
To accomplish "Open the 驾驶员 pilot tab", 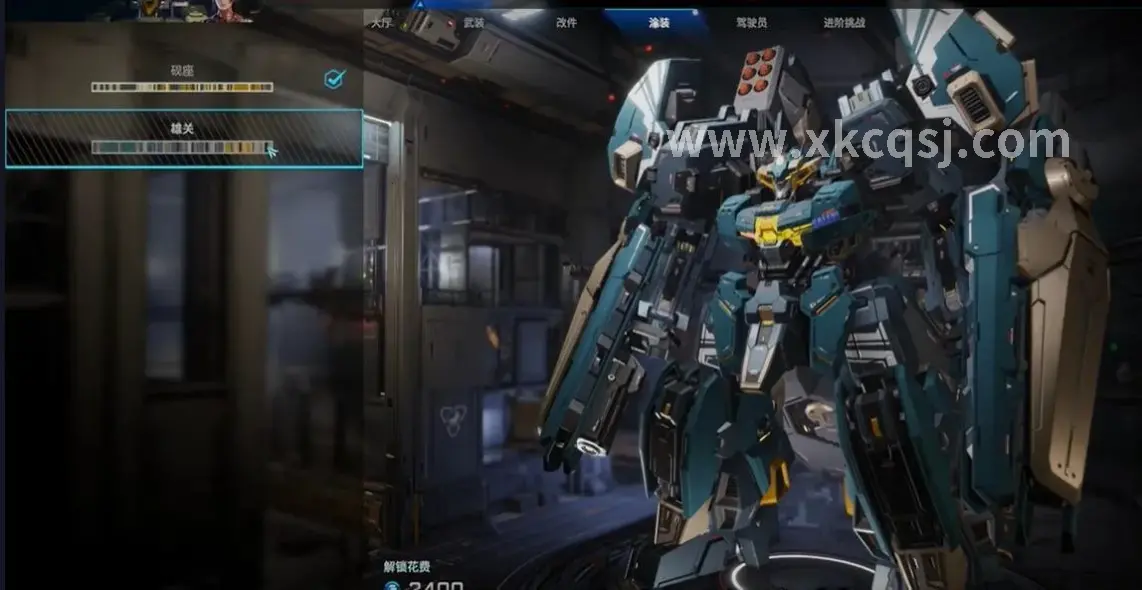I will click(x=751, y=22).
